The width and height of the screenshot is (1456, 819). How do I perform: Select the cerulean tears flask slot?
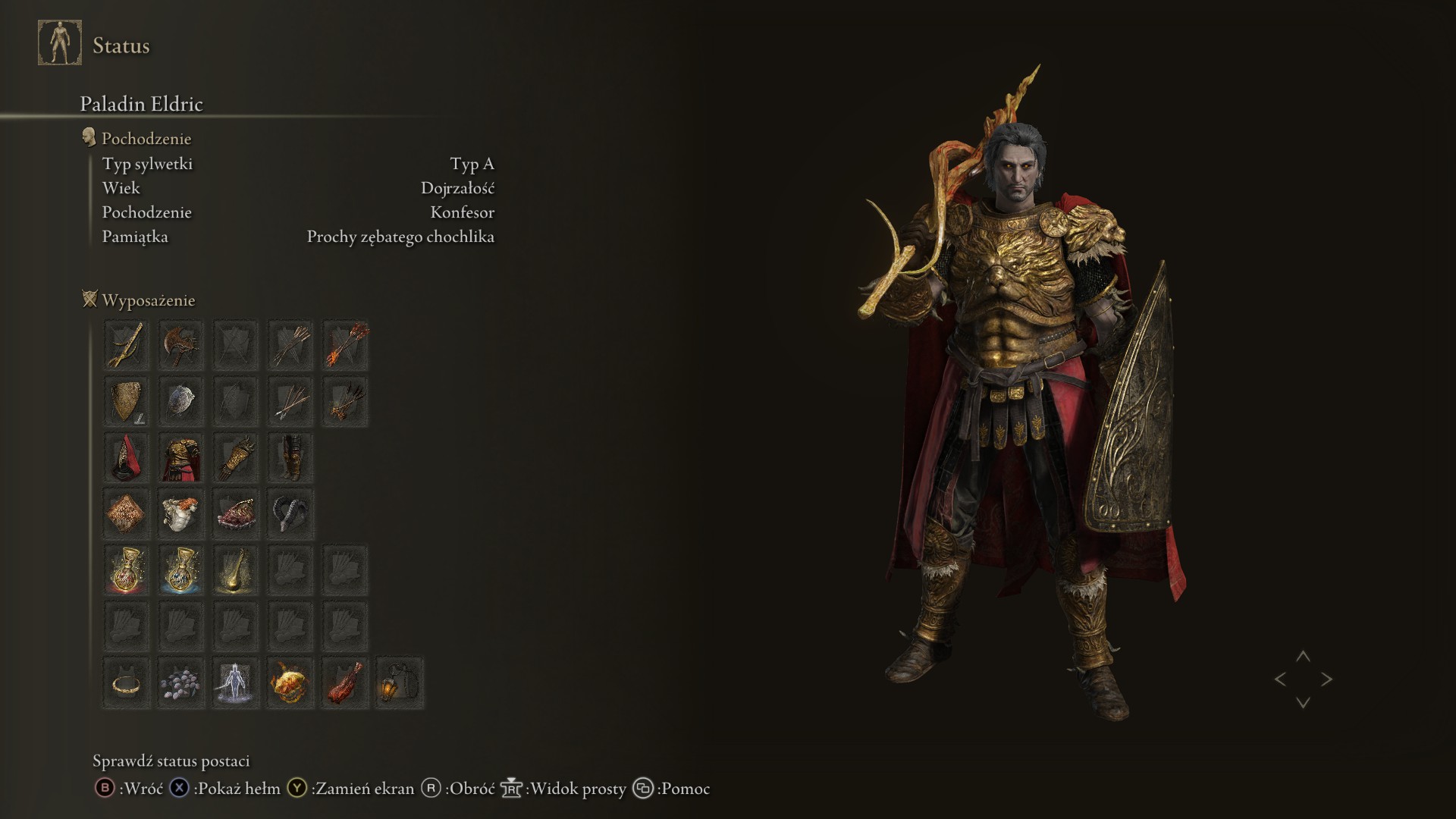[x=180, y=570]
